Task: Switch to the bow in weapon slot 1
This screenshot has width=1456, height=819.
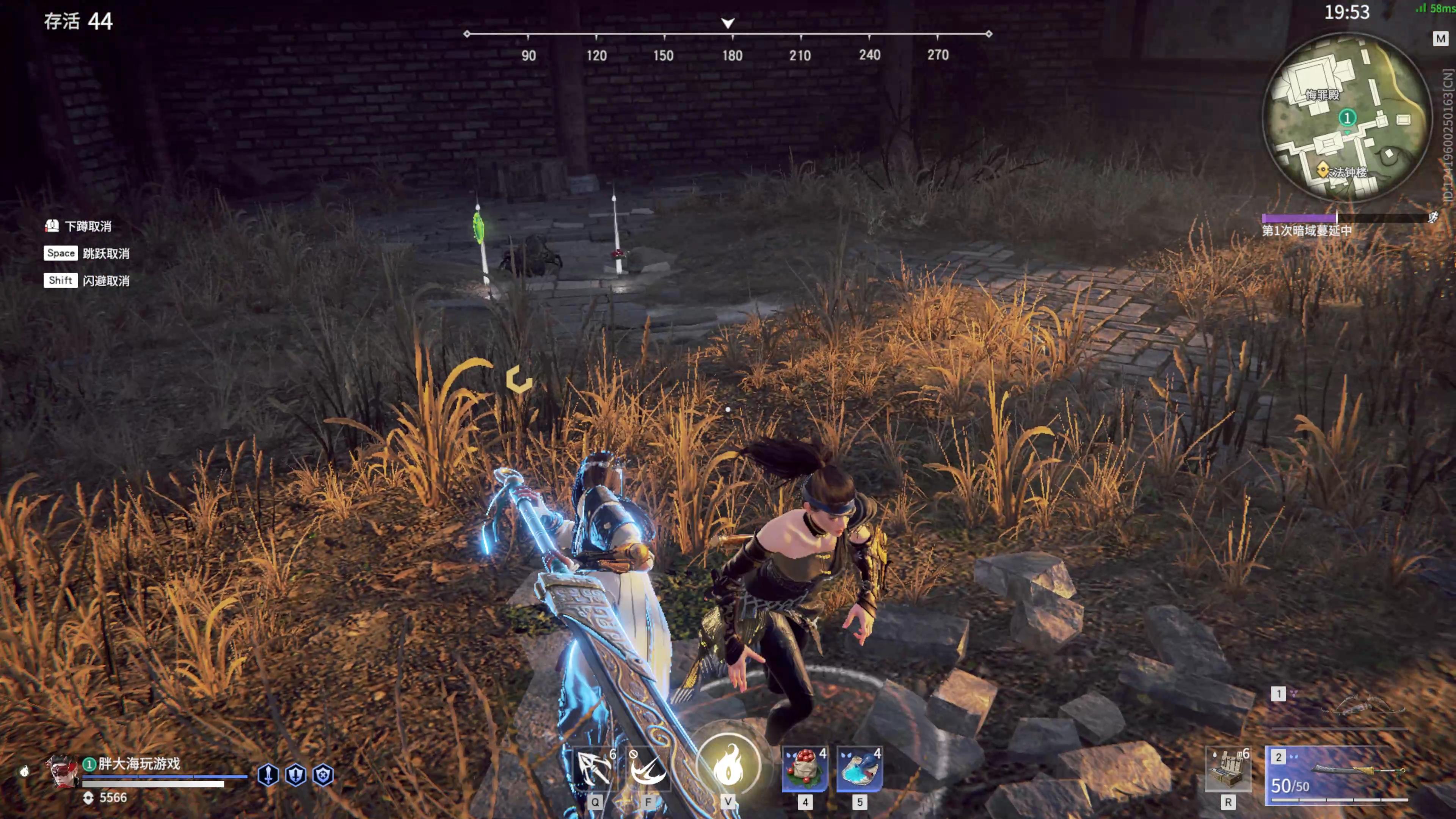Action: pyautogui.click(x=1357, y=706)
